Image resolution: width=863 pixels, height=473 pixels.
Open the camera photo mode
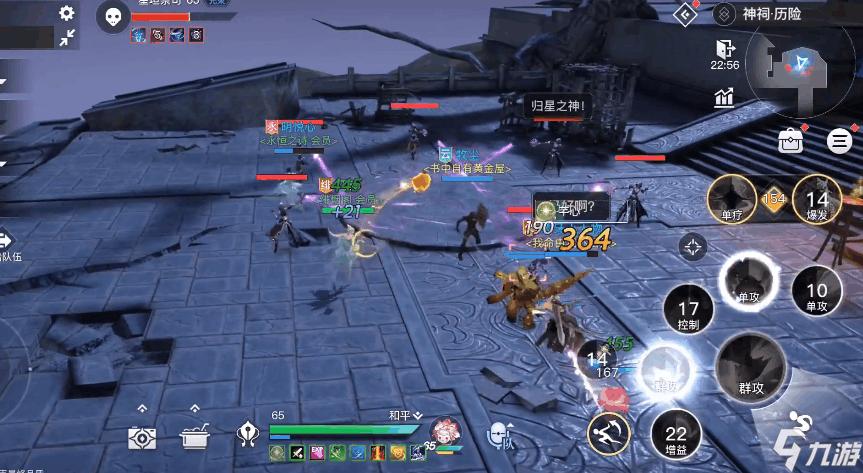[142, 436]
